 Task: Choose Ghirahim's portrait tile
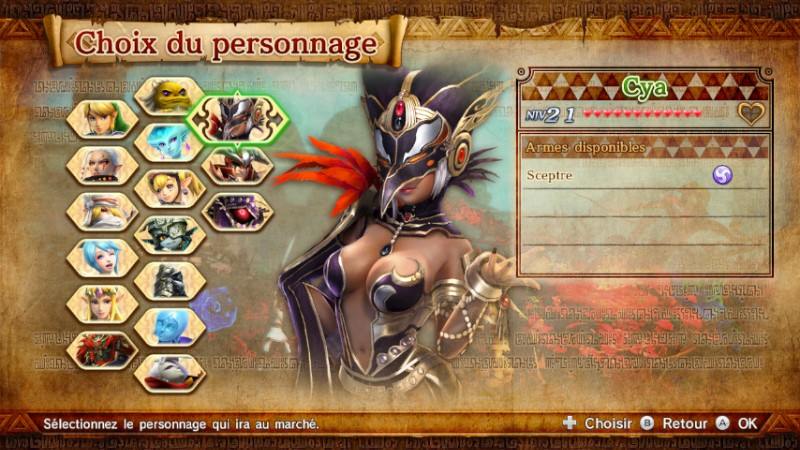click(x=170, y=372)
